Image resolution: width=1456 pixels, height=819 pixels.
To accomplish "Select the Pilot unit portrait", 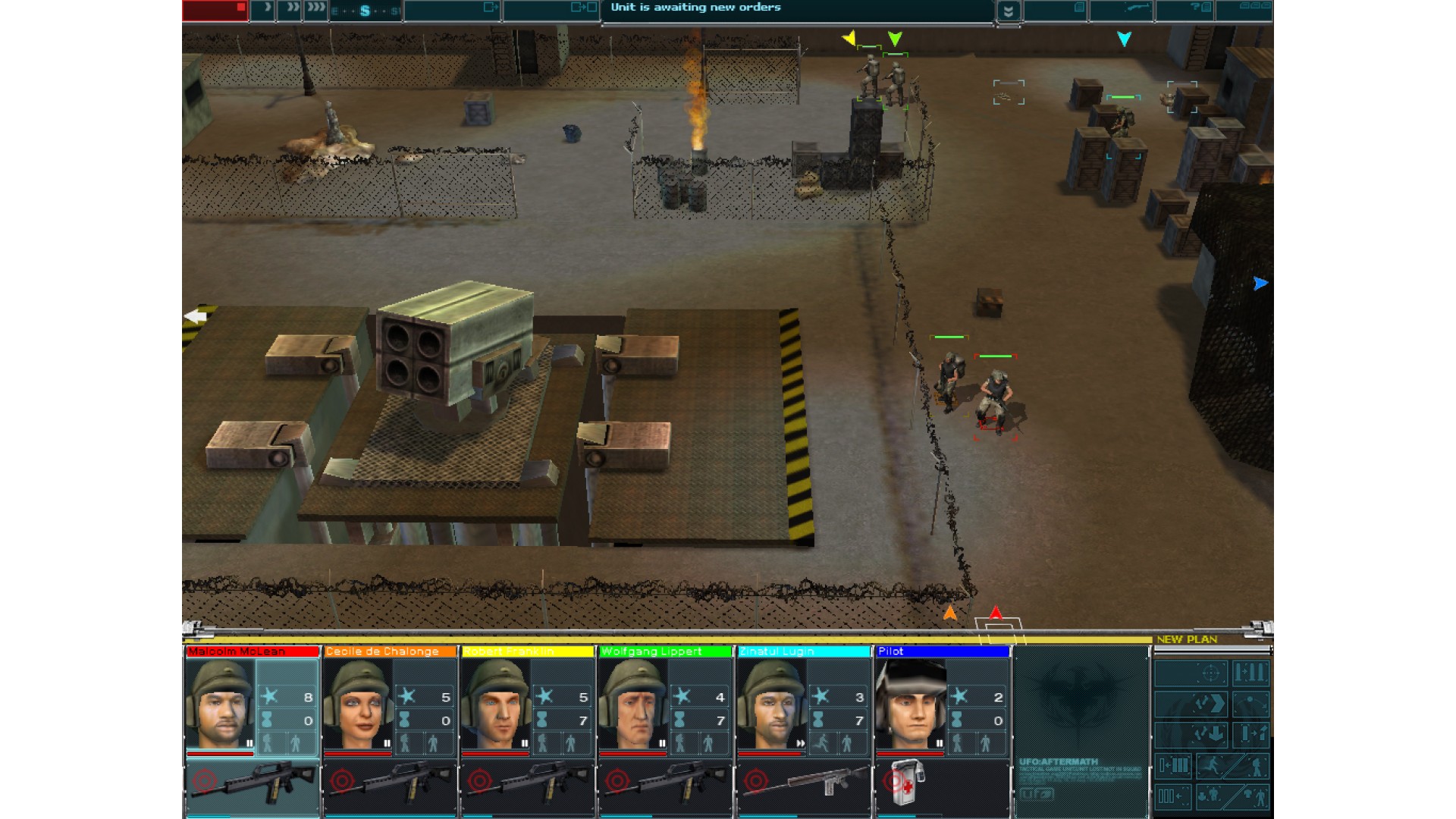I will coord(910,705).
